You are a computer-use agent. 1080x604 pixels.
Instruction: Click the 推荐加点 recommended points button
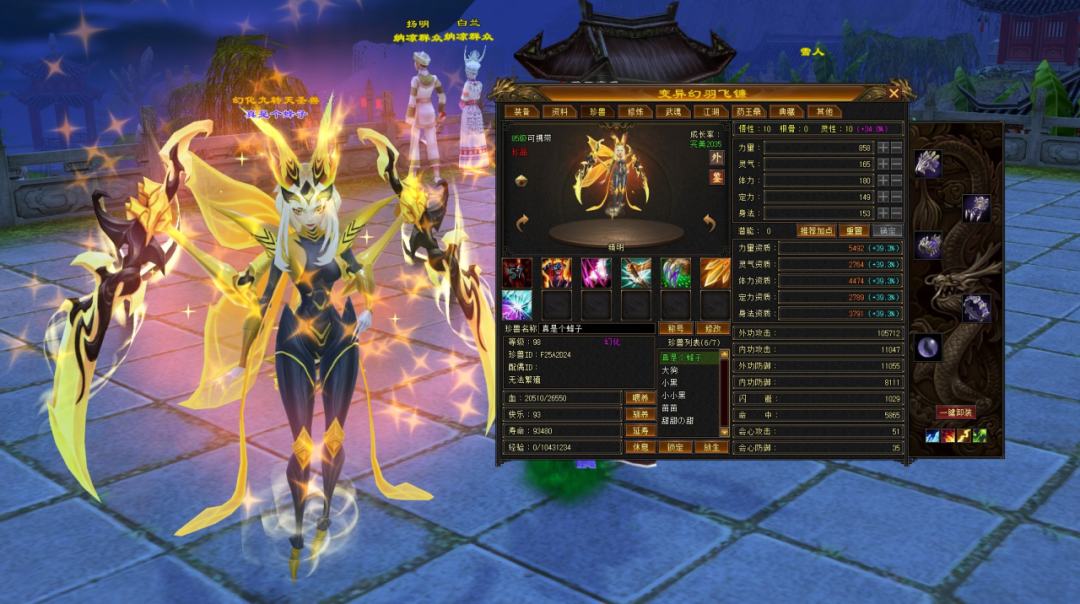(815, 230)
